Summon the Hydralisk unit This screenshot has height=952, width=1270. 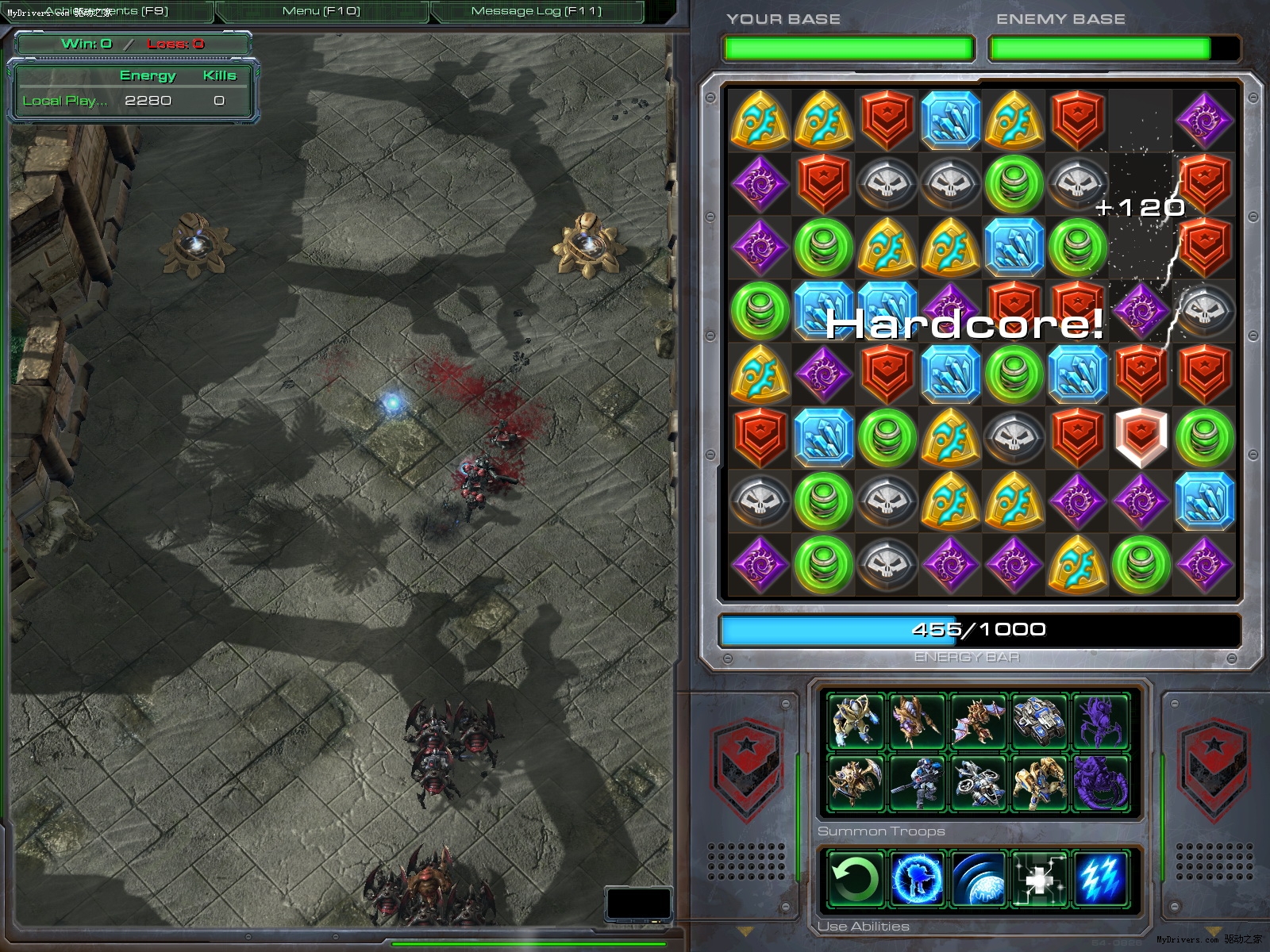[x=916, y=721]
